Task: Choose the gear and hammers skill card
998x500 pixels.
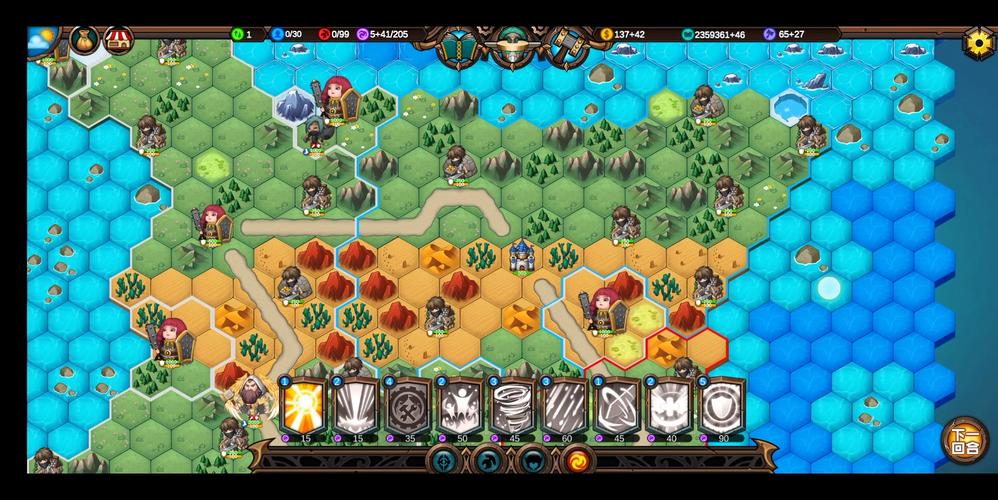Action: point(408,407)
